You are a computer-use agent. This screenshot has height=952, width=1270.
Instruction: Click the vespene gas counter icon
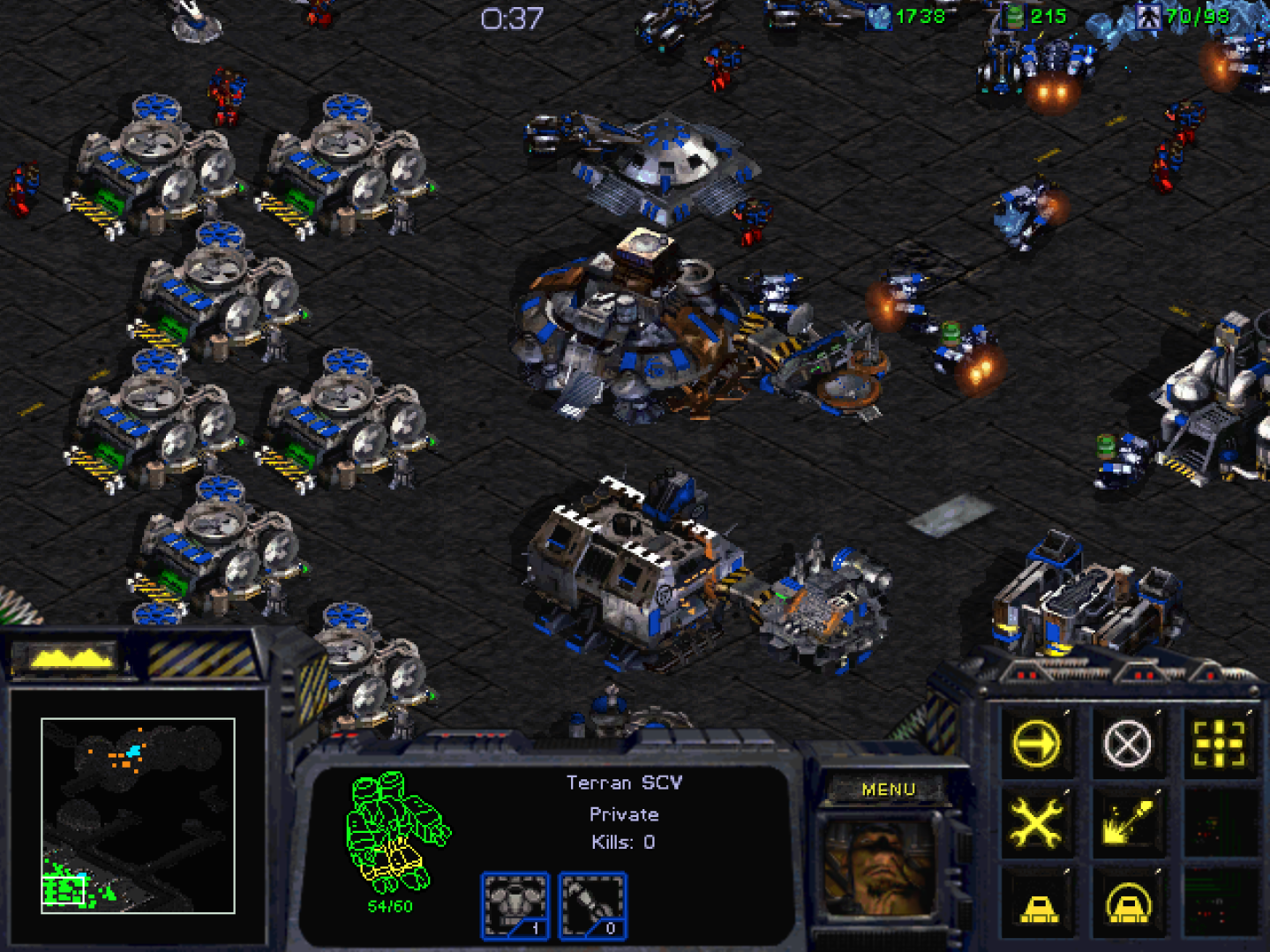[1015, 15]
